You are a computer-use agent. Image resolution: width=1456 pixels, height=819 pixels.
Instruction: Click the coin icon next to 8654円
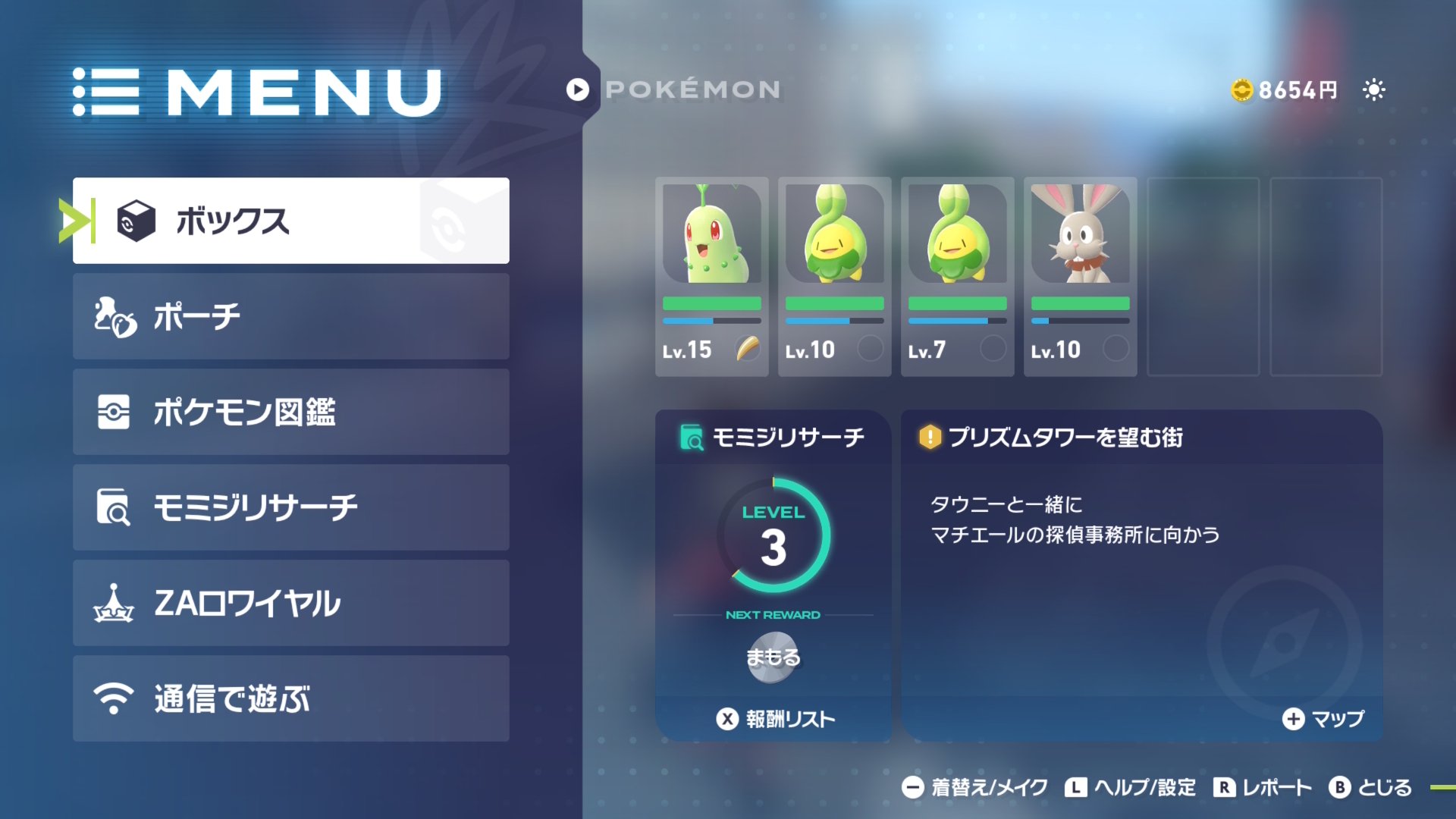[1241, 89]
